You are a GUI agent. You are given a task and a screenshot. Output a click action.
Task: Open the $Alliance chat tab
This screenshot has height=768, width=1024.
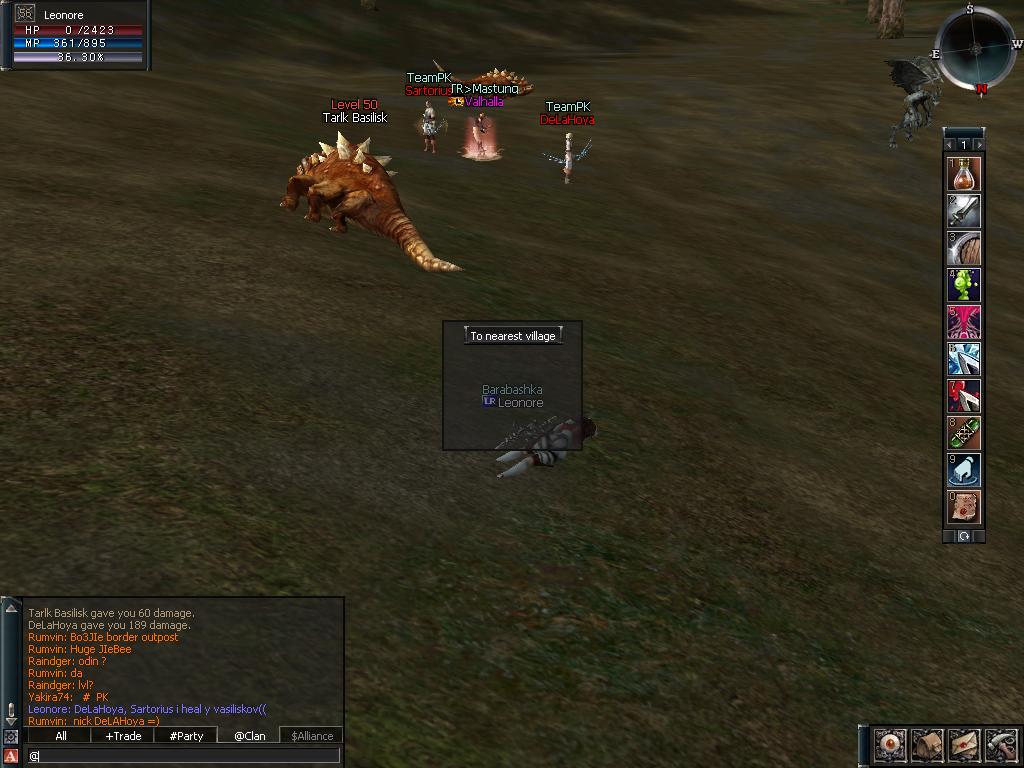(312, 736)
